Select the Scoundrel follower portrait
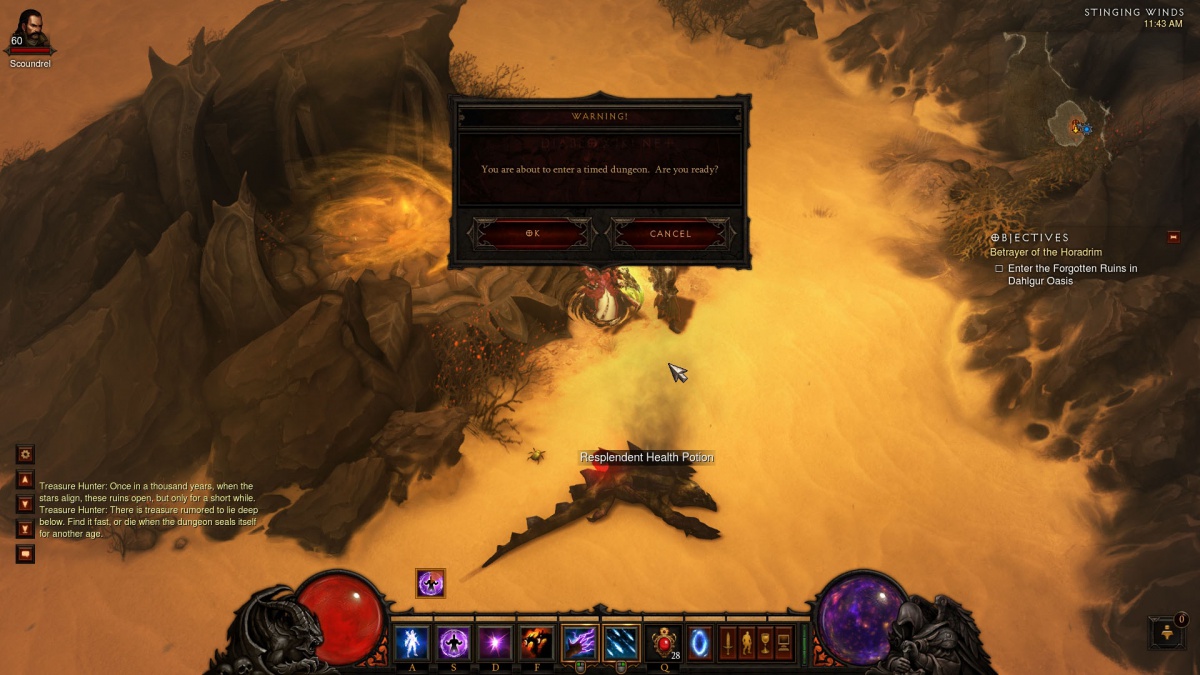1200x675 pixels. click(30, 30)
